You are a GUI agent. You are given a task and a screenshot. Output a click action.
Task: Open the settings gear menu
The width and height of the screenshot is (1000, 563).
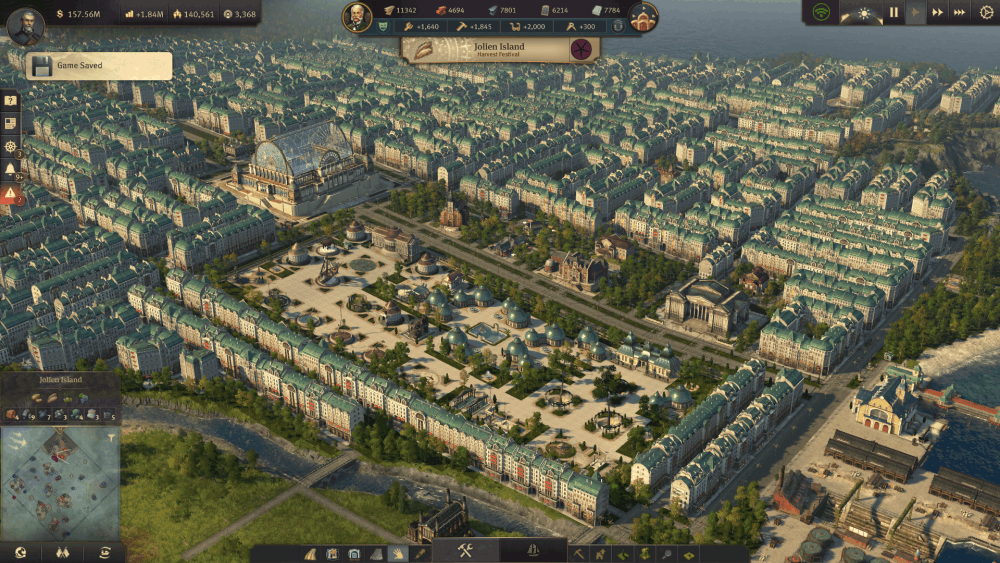(984, 13)
